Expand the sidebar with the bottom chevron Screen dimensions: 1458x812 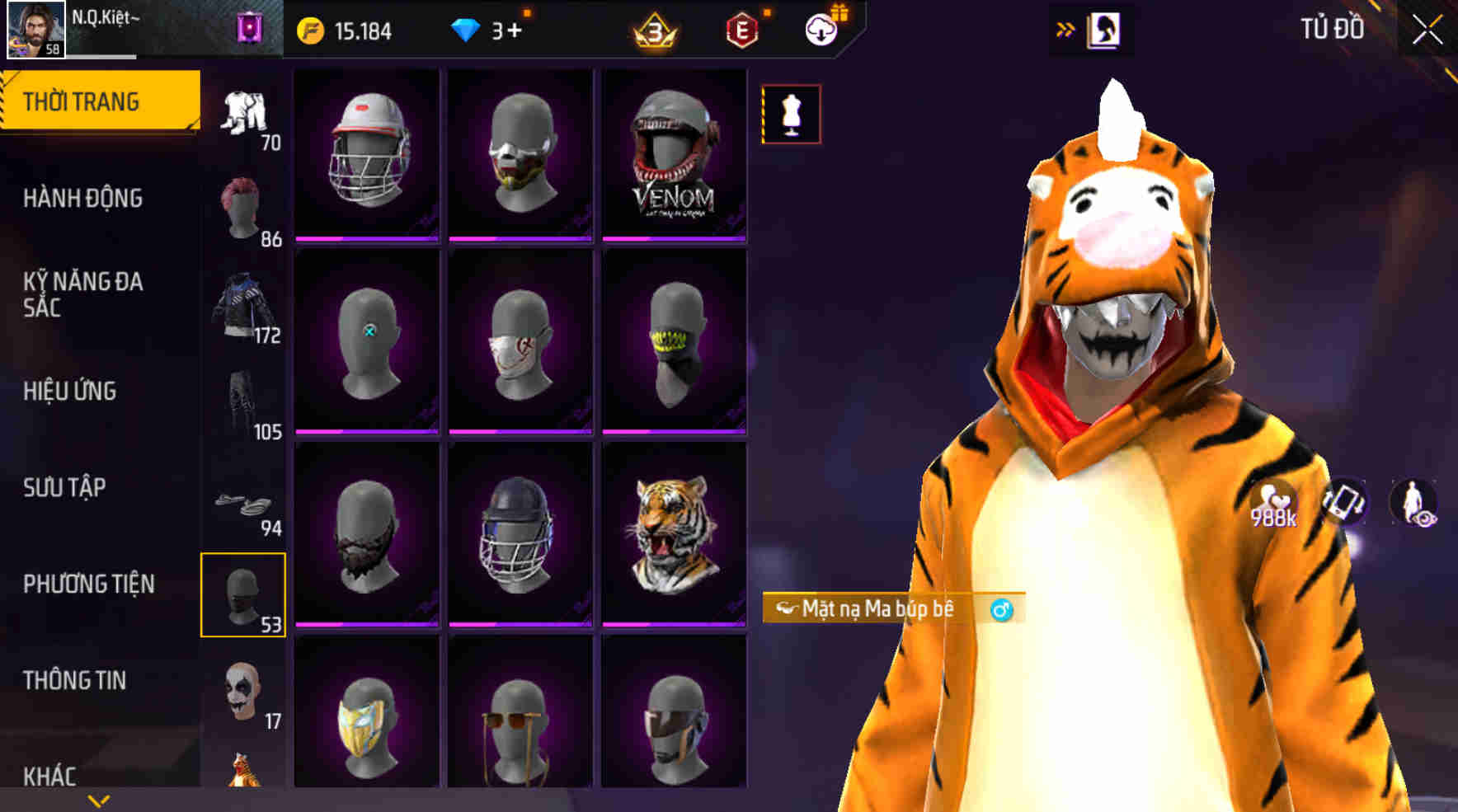tap(99, 798)
